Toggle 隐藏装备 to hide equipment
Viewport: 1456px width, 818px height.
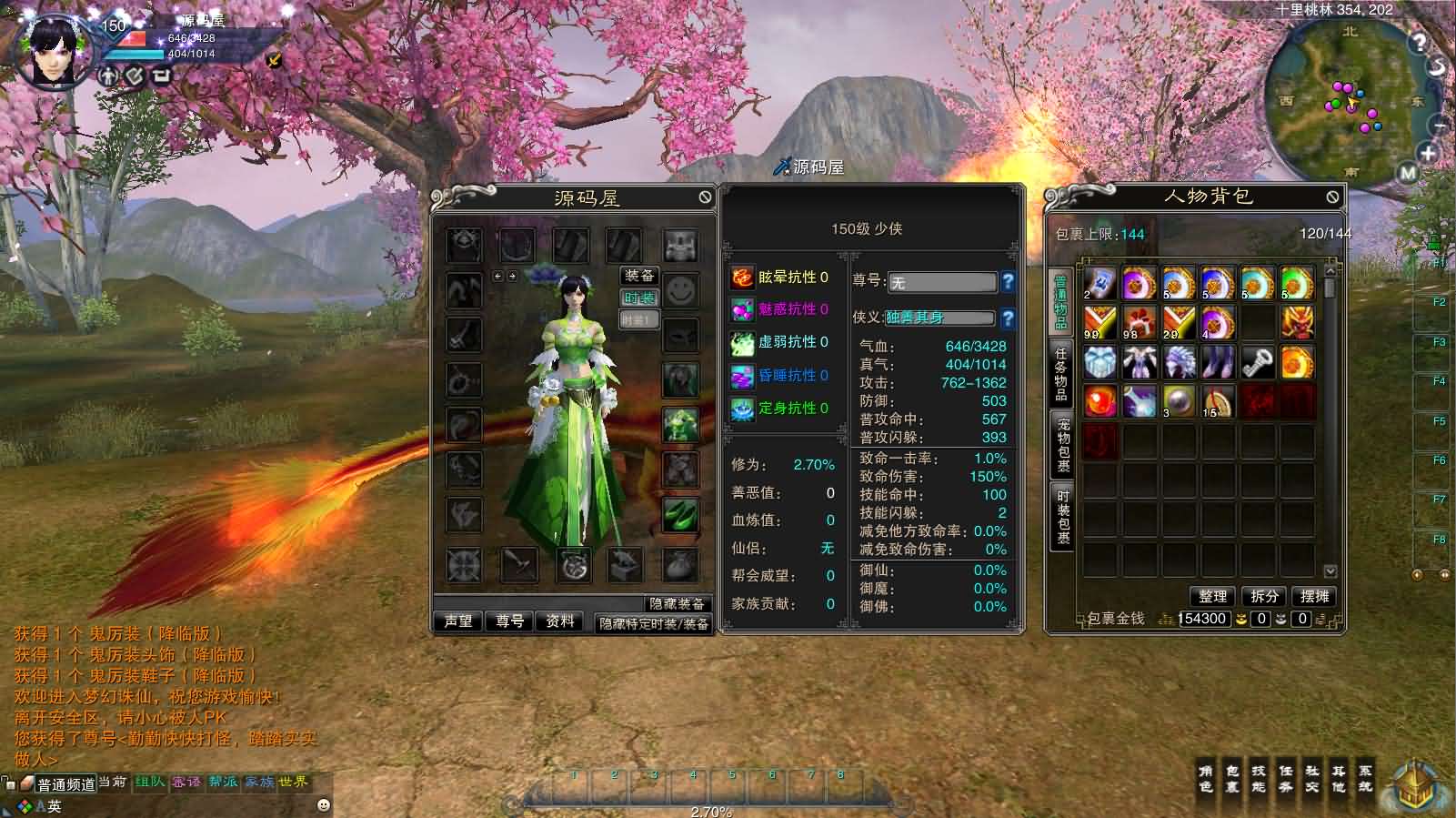click(x=677, y=602)
